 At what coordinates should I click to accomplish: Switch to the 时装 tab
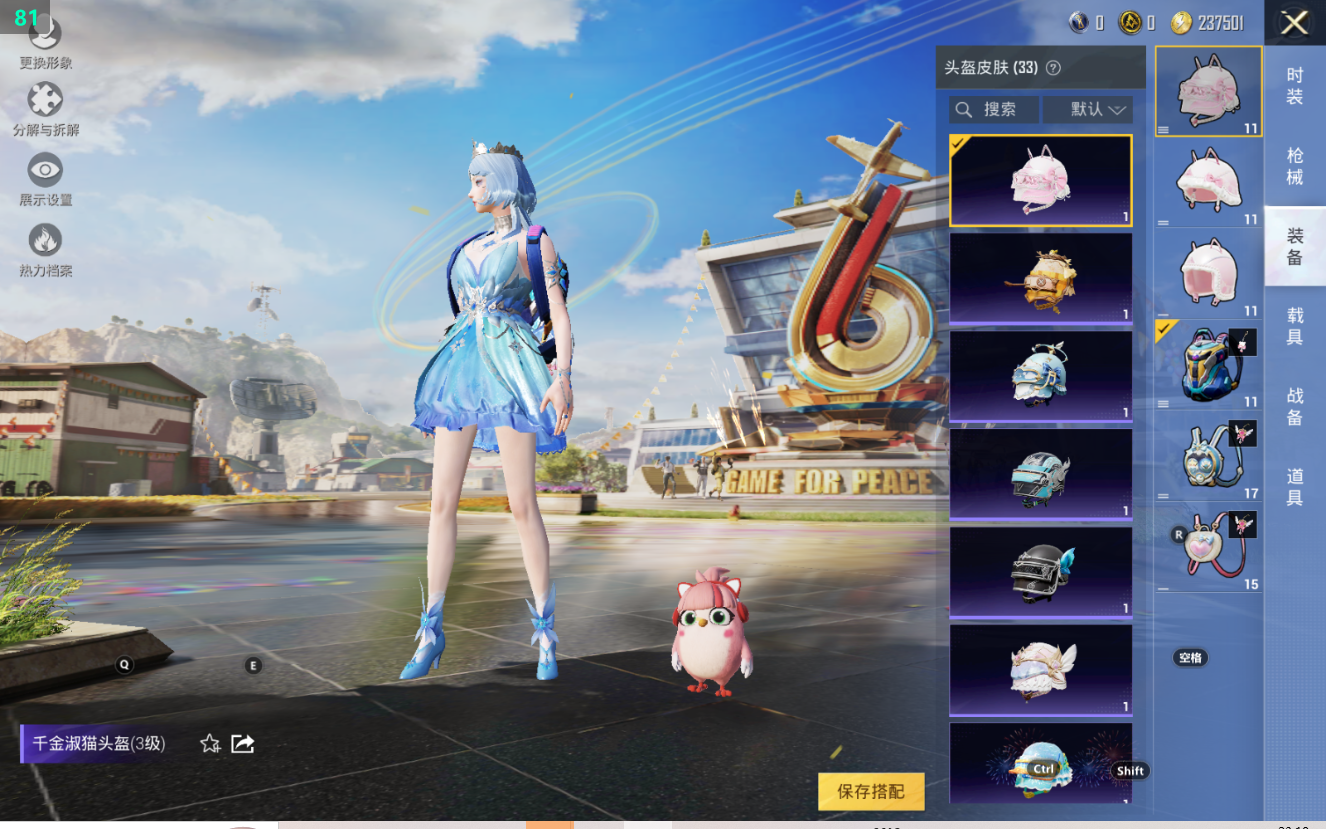click(x=1294, y=86)
